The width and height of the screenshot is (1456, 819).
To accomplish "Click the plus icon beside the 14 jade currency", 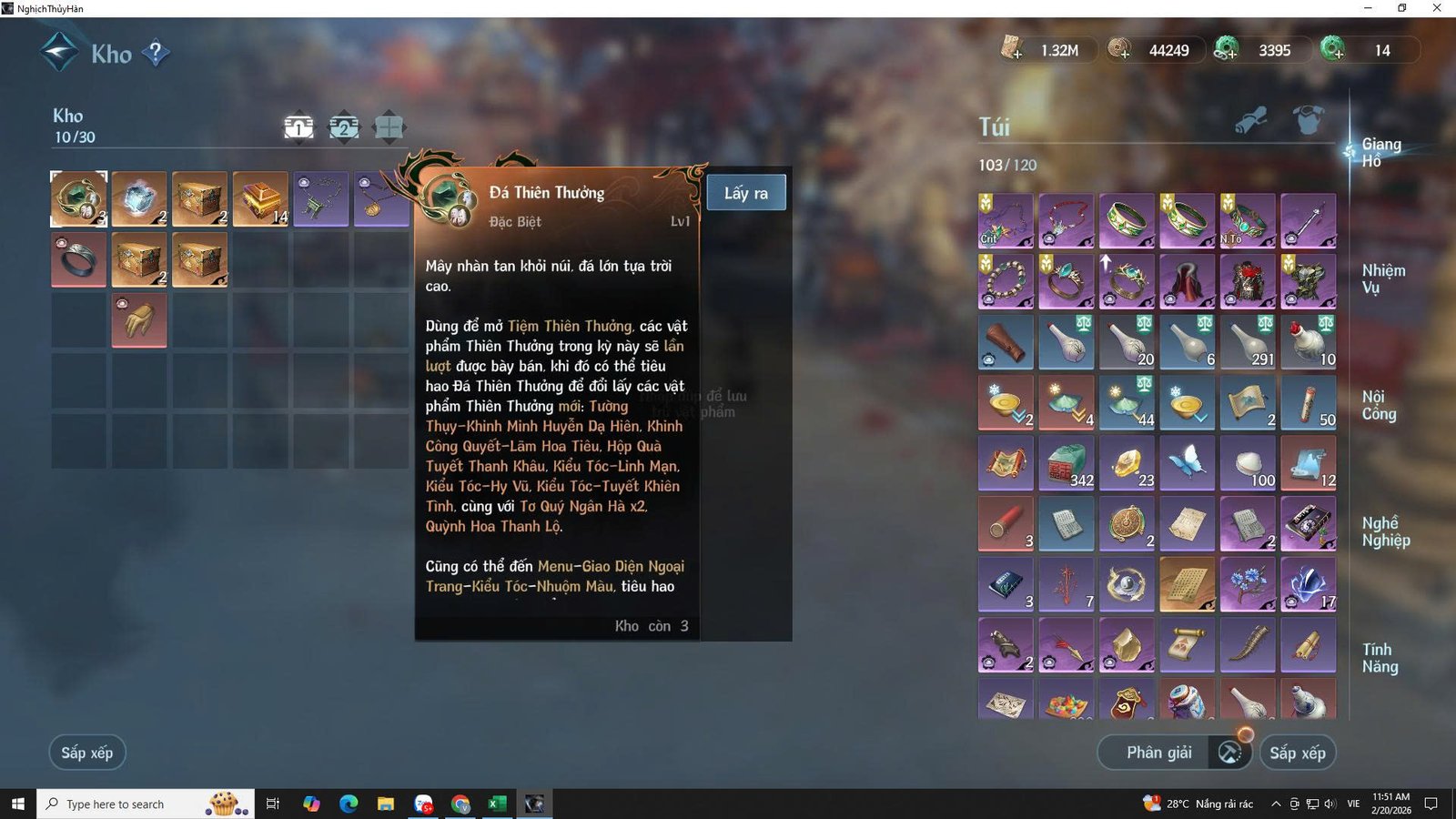I will (1337, 56).
